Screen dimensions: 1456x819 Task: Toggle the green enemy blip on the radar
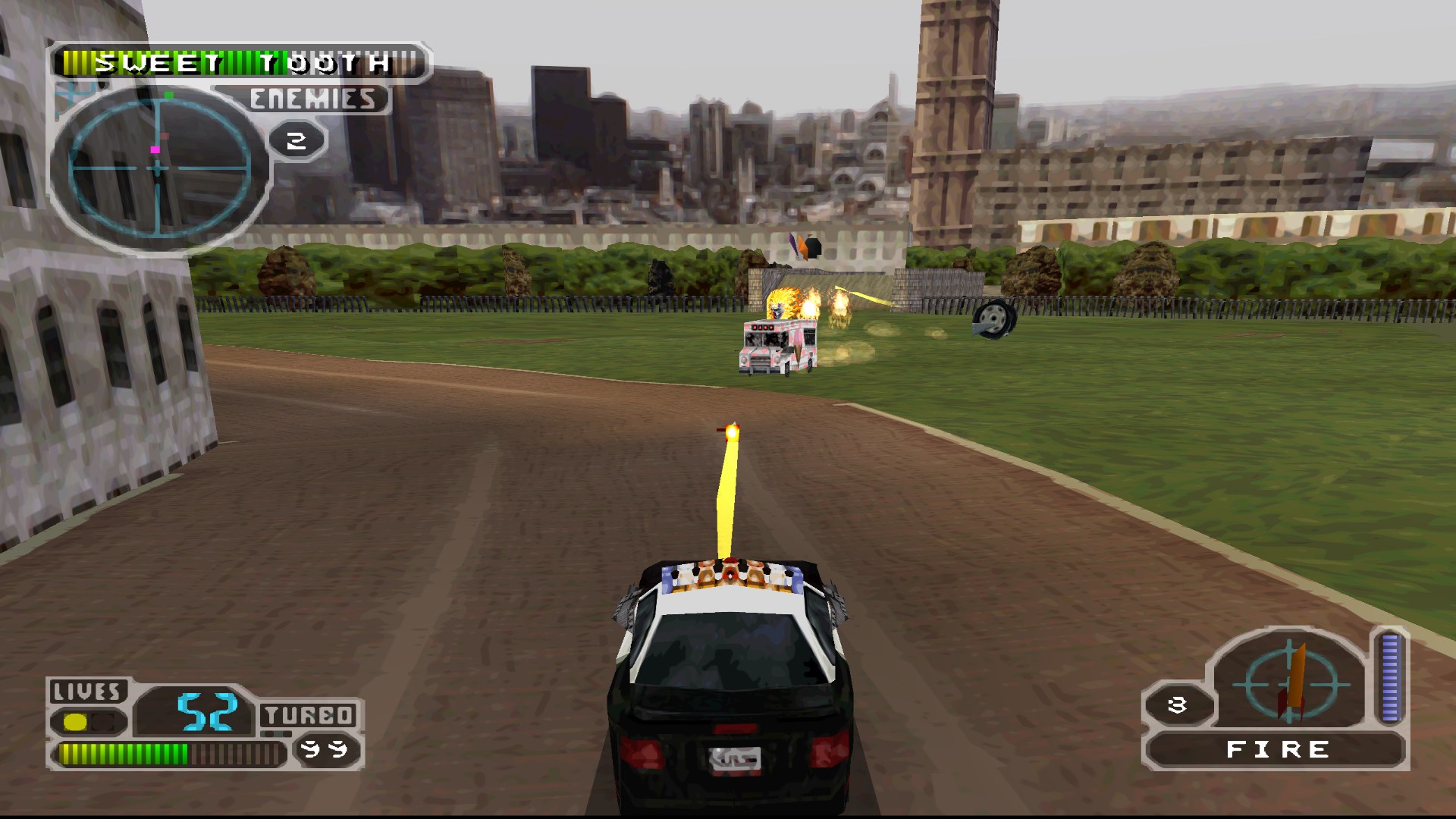pos(168,95)
